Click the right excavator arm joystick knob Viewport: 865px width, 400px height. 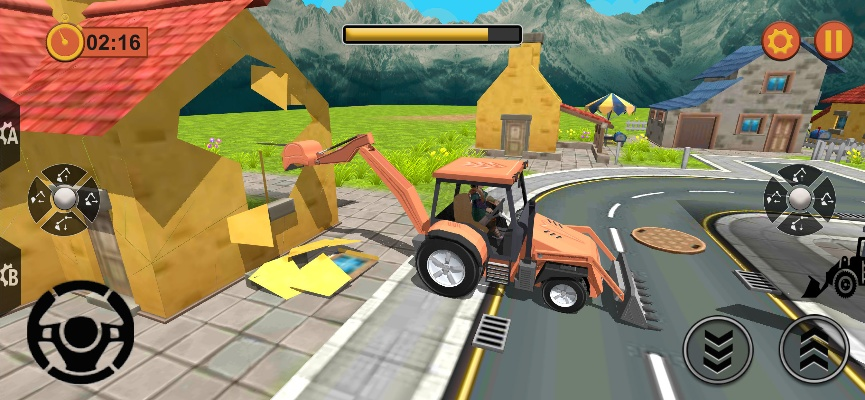pos(800,199)
